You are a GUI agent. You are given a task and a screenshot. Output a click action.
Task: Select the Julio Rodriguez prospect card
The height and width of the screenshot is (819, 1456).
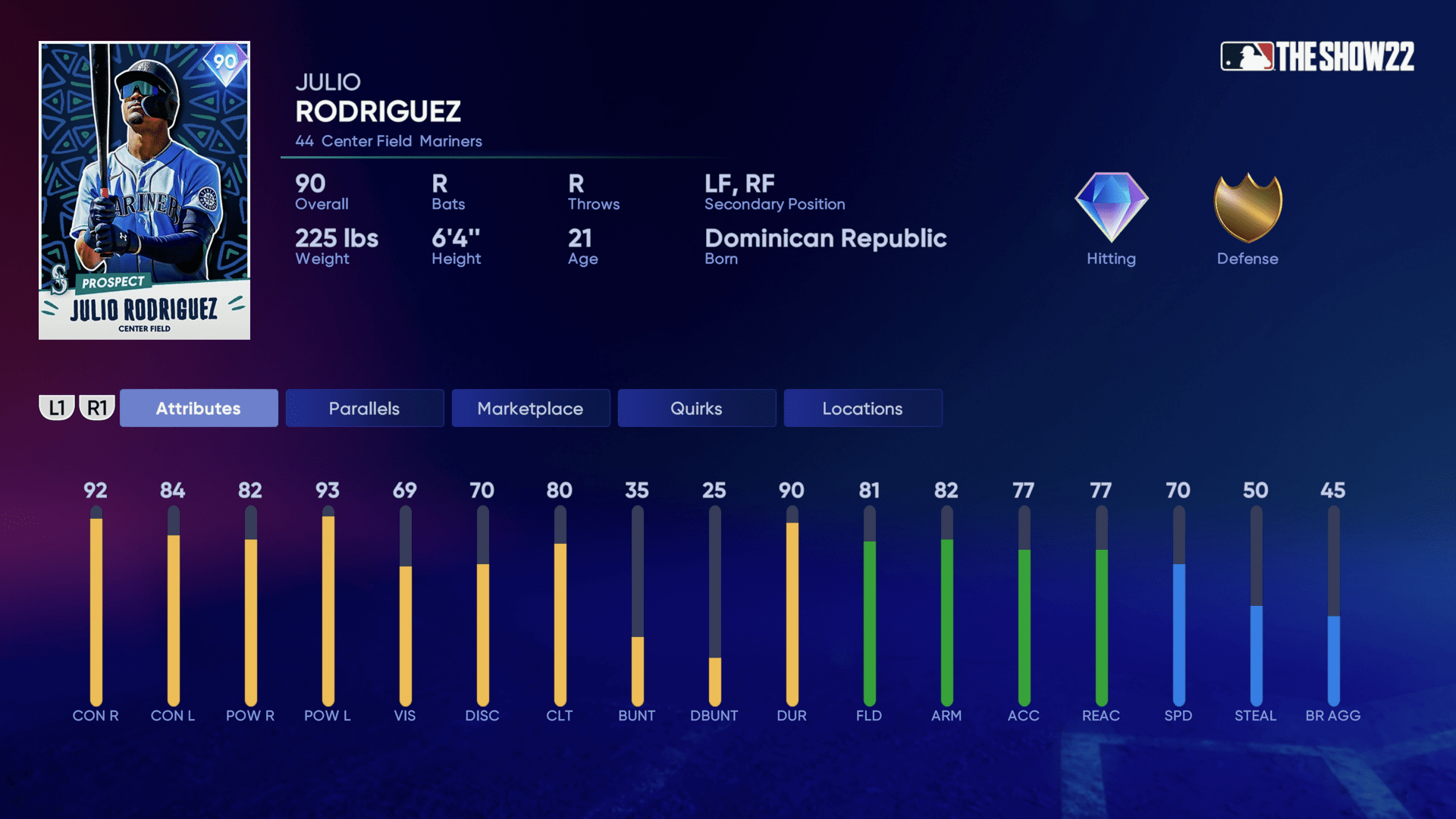point(144,190)
